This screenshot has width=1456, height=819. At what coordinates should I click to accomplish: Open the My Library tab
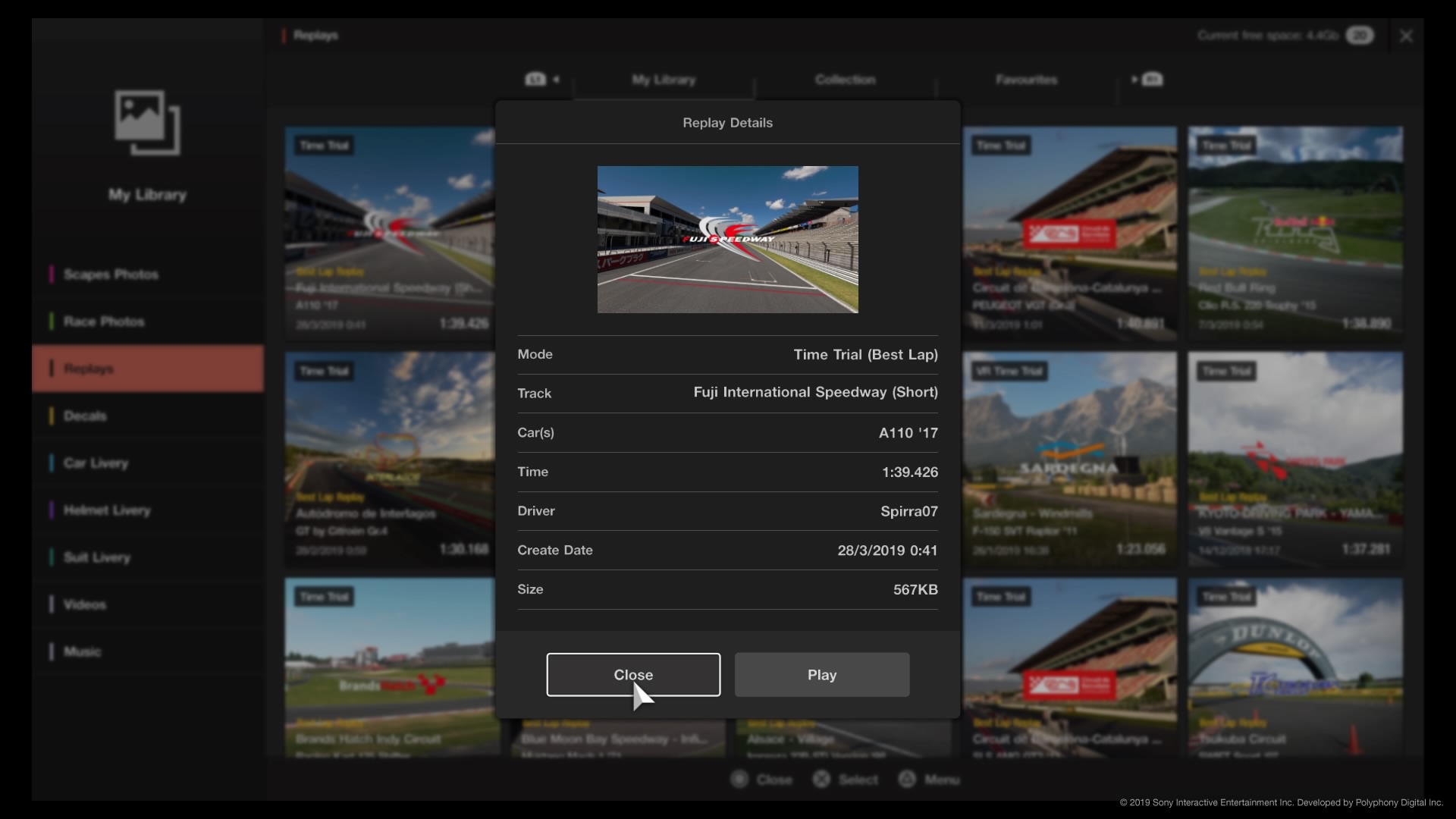coord(664,79)
